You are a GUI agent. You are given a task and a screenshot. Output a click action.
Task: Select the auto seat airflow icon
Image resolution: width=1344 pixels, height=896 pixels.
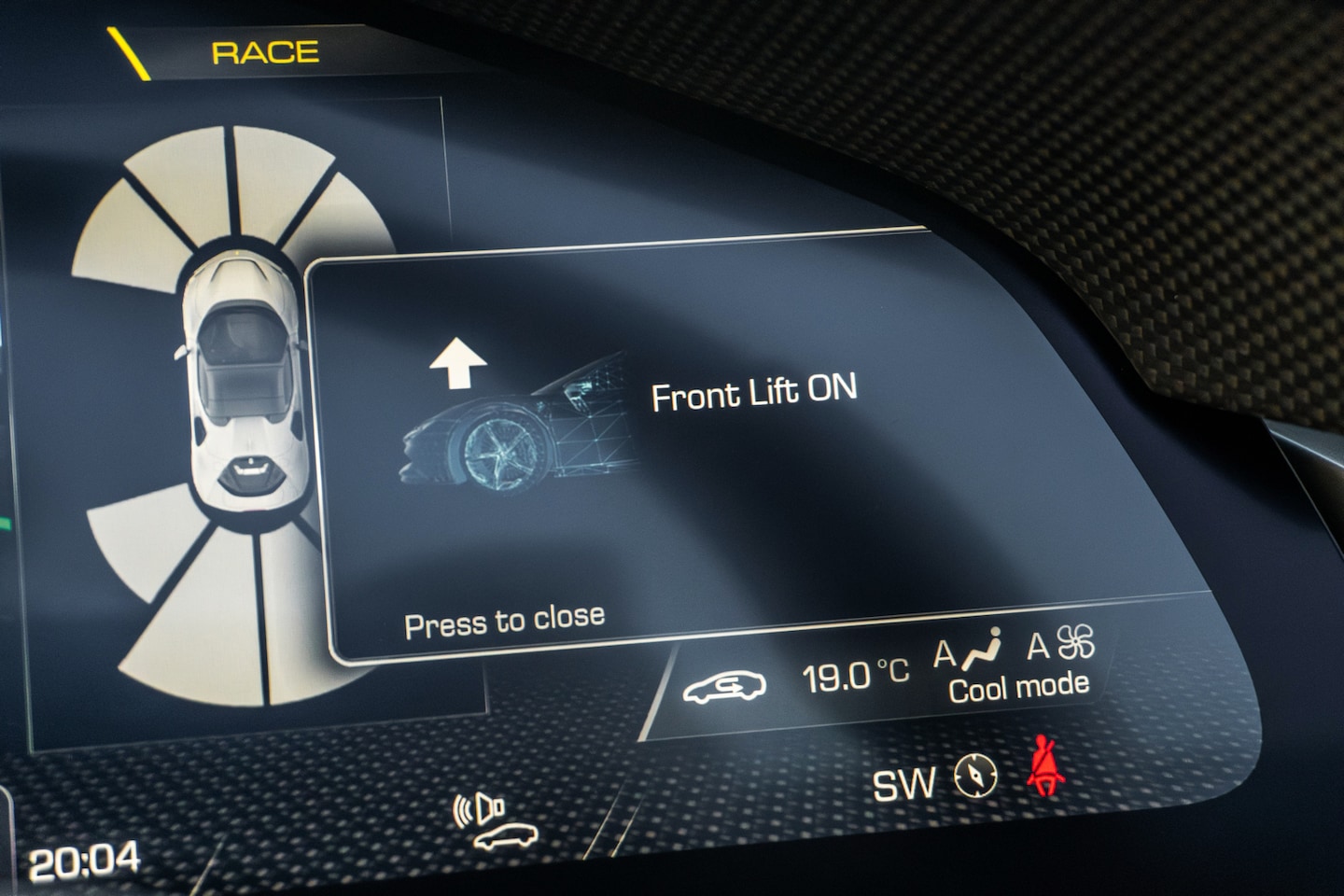(970, 651)
